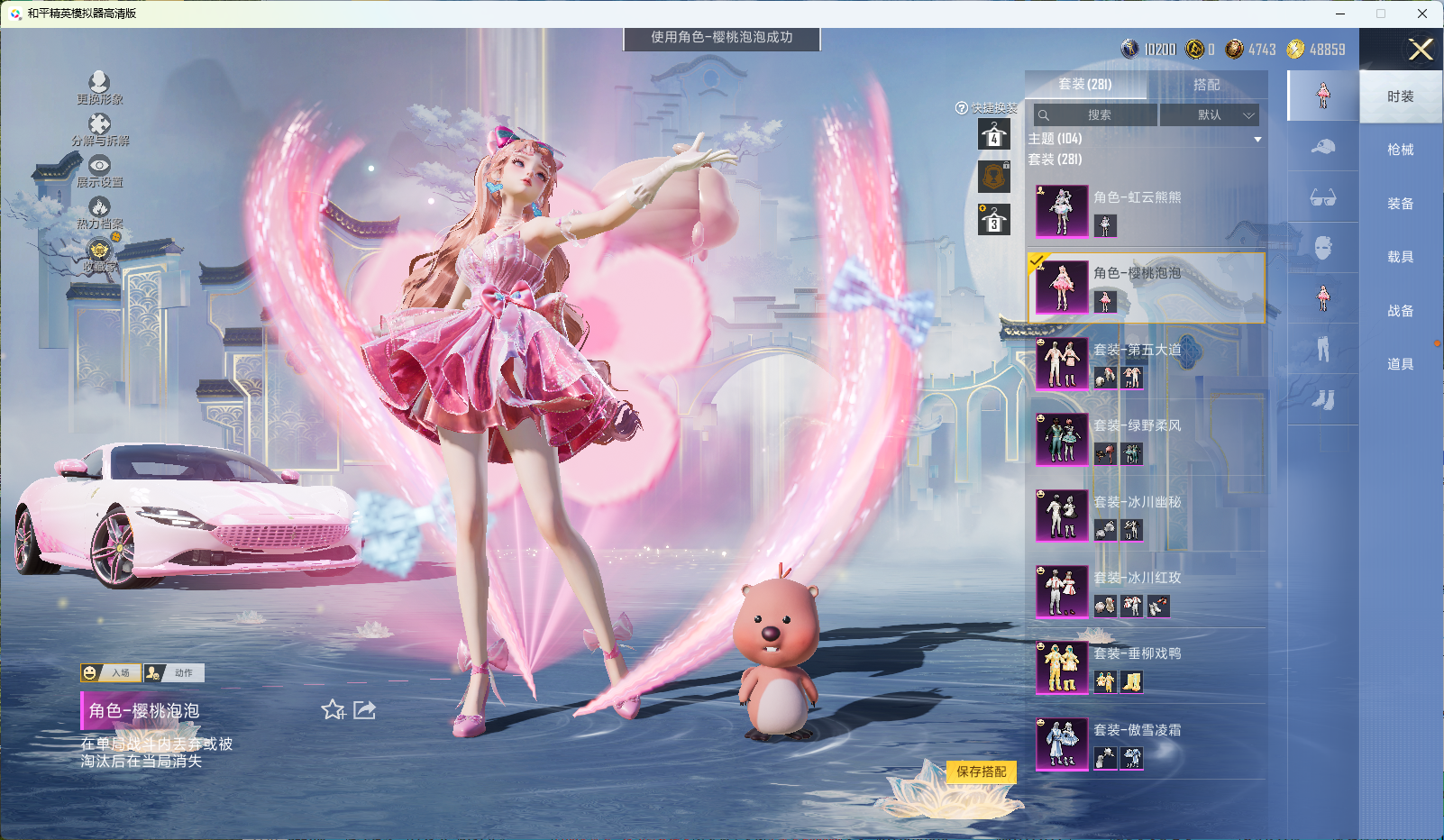
Task: Save the outfit with 保存搭配
Action: pyautogui.click(x=982, y=772)
